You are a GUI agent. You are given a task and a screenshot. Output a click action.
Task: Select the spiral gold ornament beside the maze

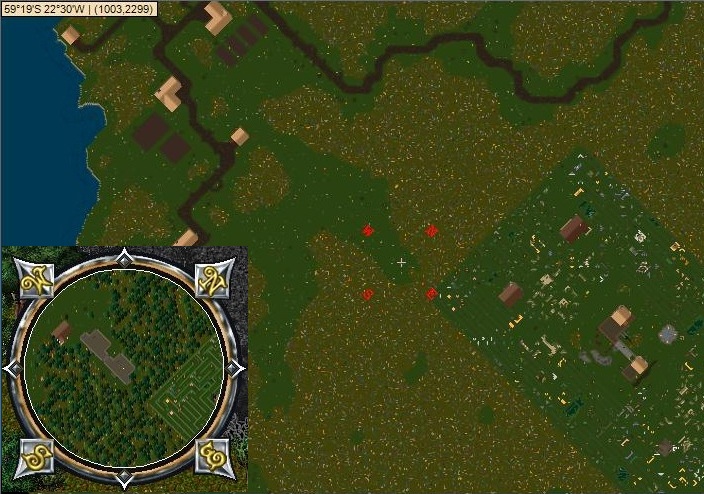(213, 455)
